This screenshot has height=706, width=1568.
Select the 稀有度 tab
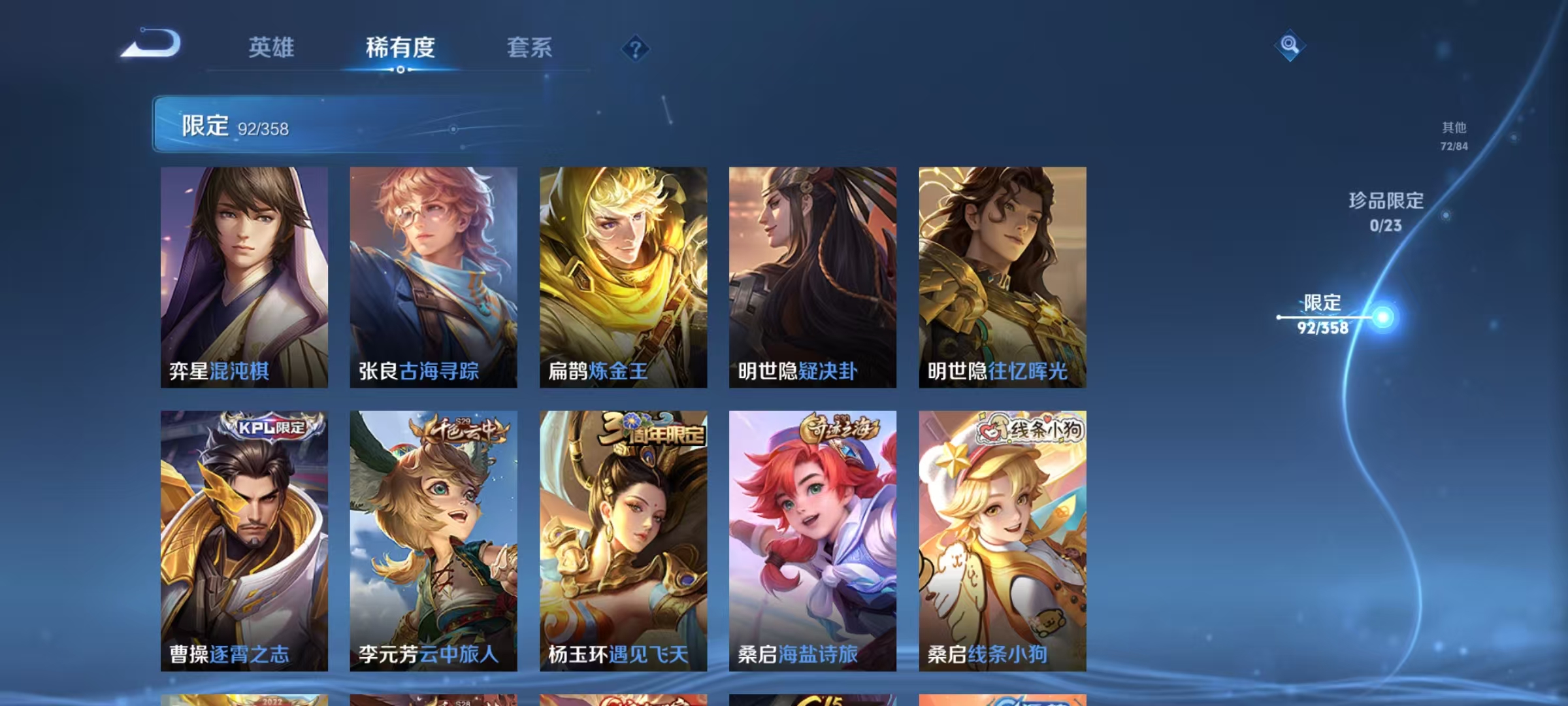tap(401, 48)
